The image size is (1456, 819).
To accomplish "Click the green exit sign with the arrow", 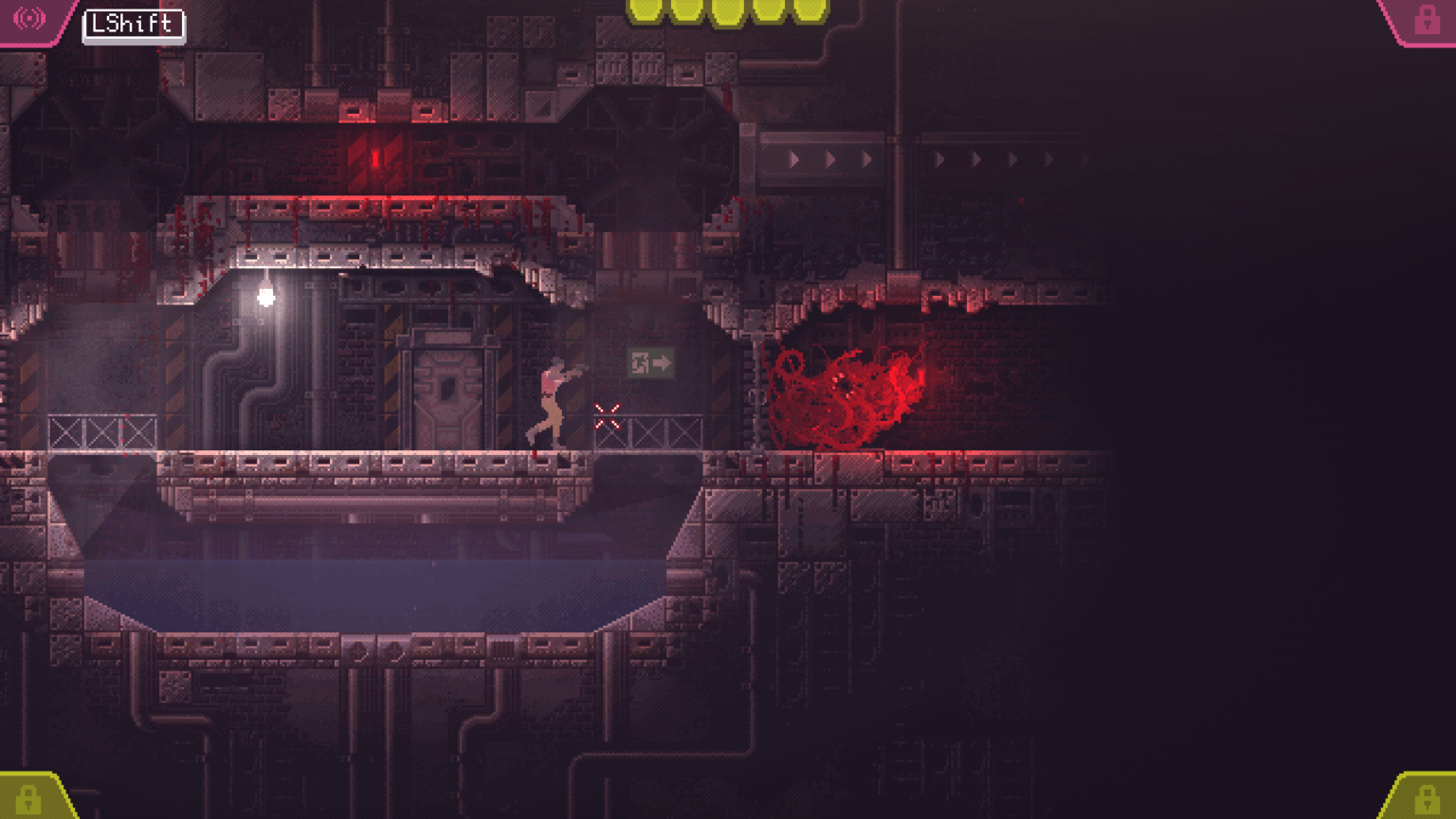I will pyautogui.click(x=651, y=363).
